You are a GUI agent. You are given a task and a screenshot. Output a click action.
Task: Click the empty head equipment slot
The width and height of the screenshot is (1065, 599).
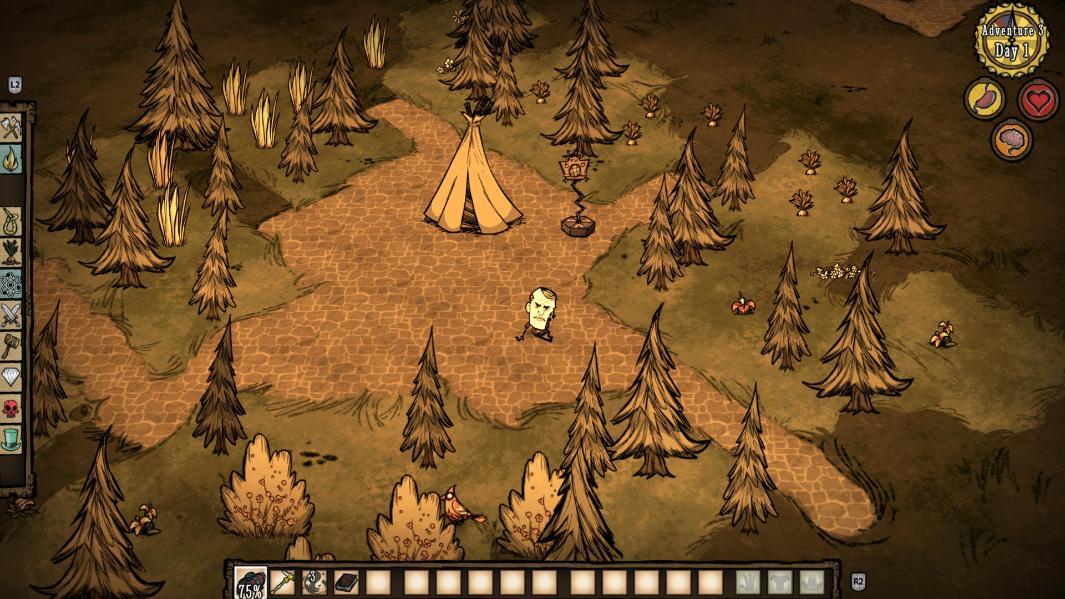click(811, 583)
